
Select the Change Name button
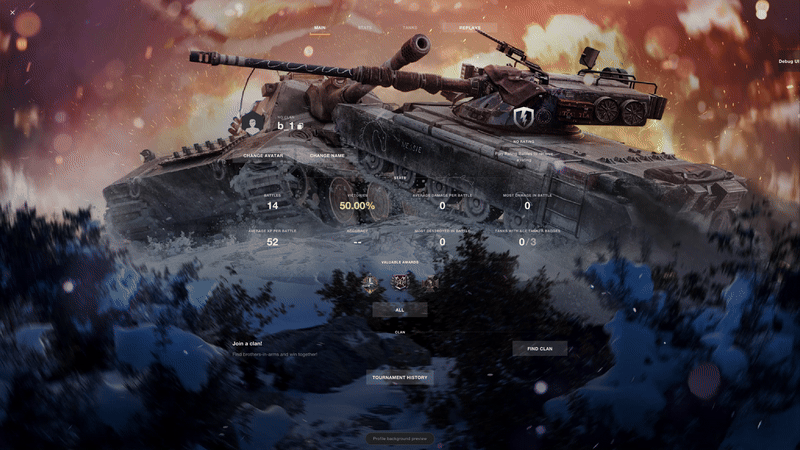click(x=327, y=156)
